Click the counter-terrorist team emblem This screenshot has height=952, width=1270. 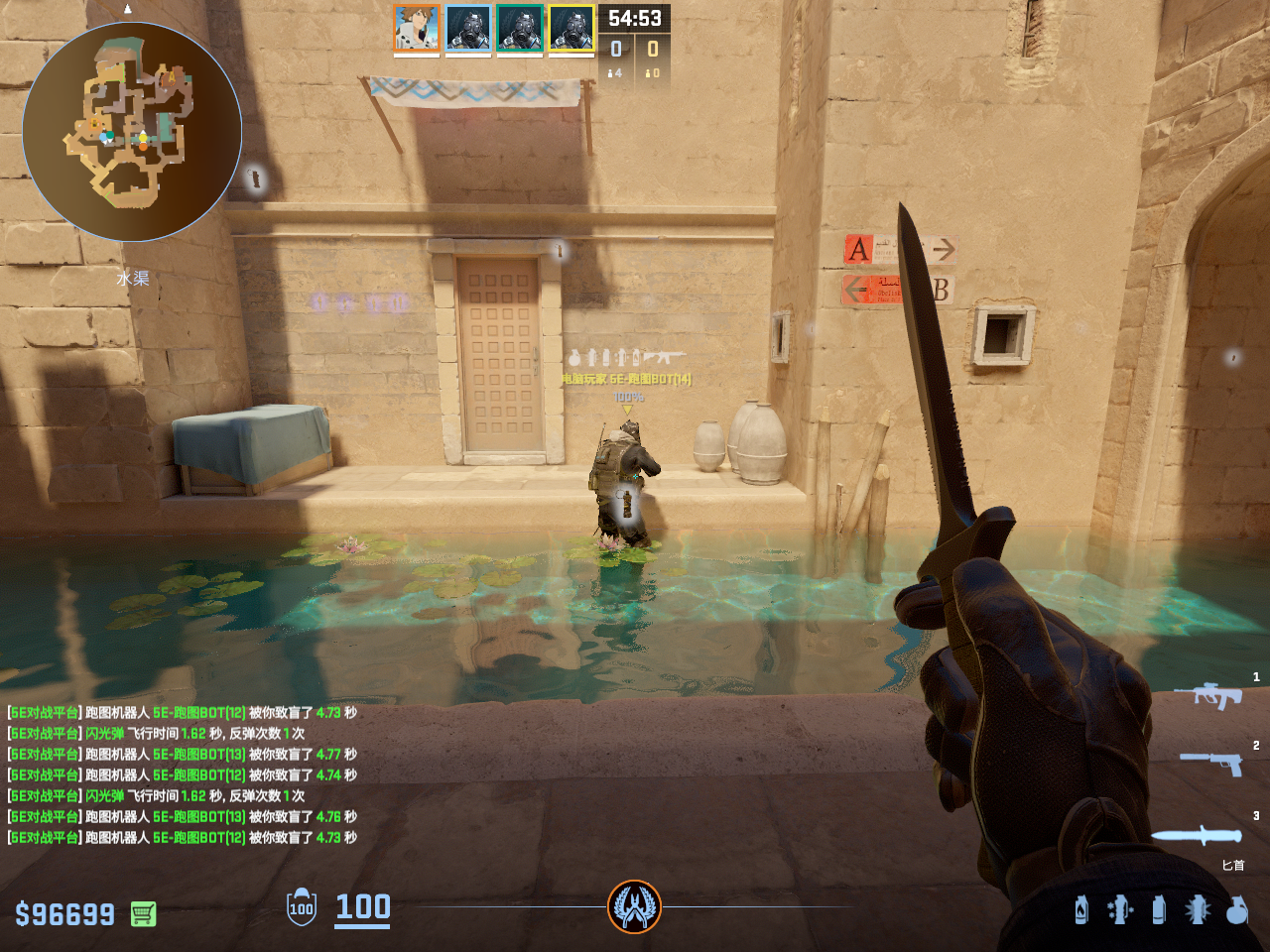tap(634, 906)
